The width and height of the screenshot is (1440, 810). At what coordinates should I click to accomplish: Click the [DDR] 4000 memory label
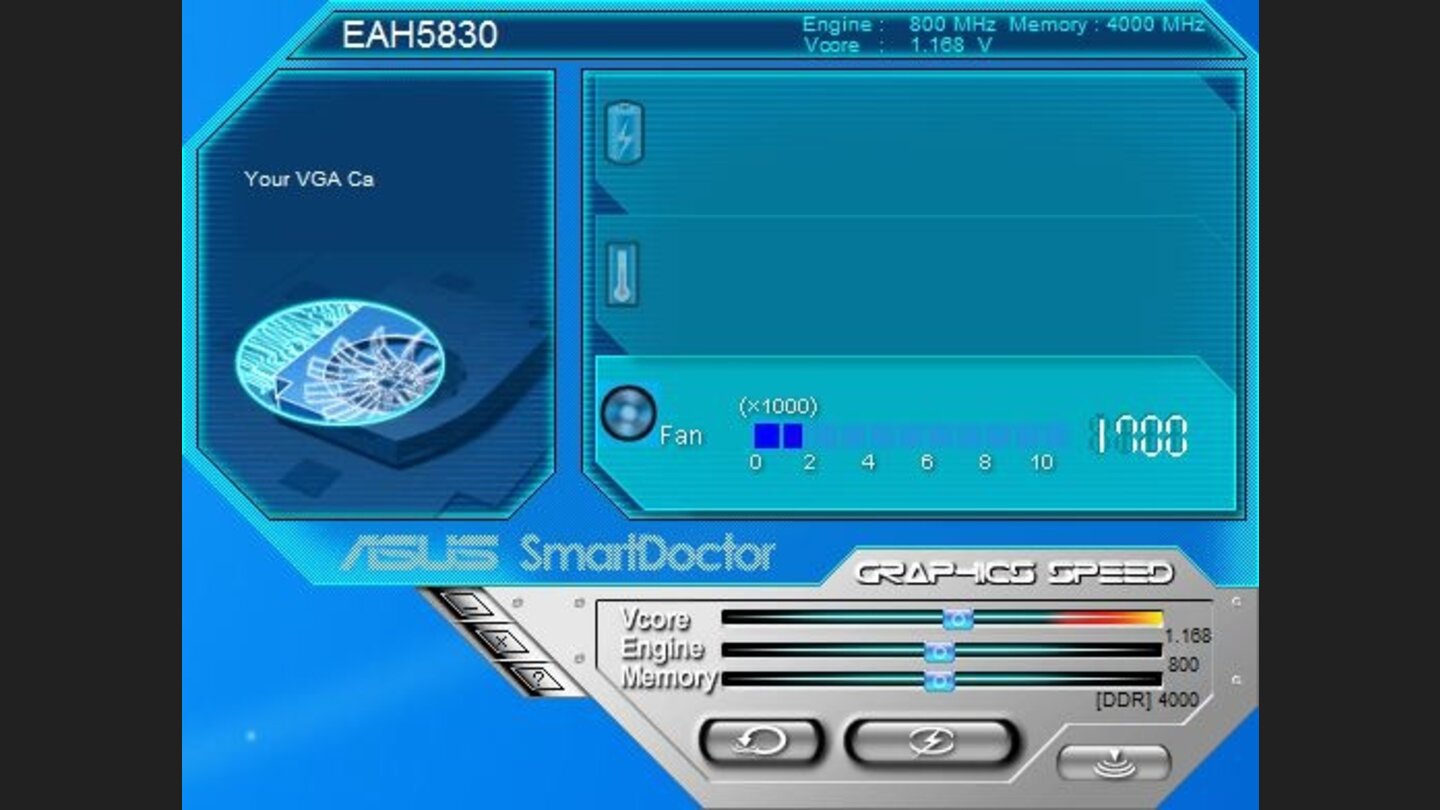(1148, 701)
